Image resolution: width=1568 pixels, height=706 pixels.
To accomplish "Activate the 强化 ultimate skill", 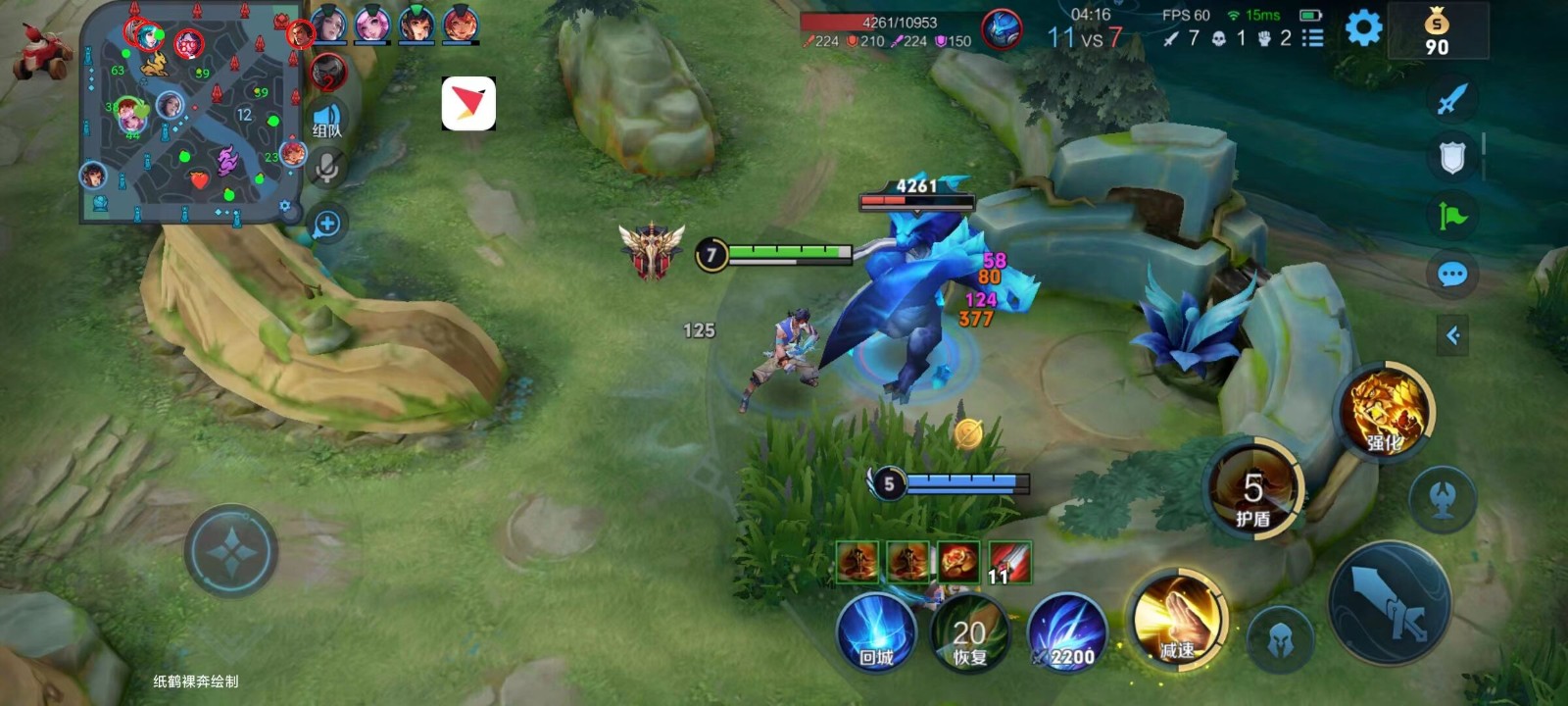I will (1385, 413).
